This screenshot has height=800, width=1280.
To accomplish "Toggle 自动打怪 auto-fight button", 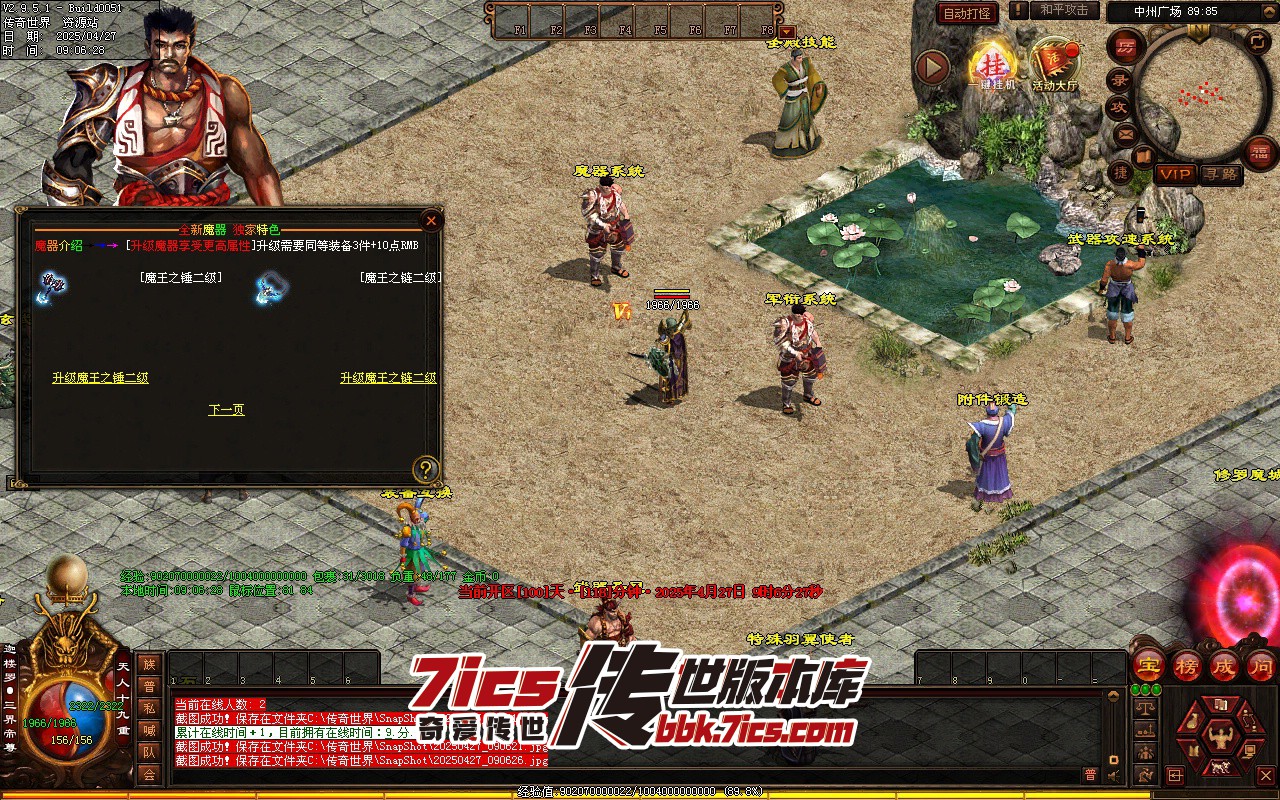I will (x=967, y=13).
